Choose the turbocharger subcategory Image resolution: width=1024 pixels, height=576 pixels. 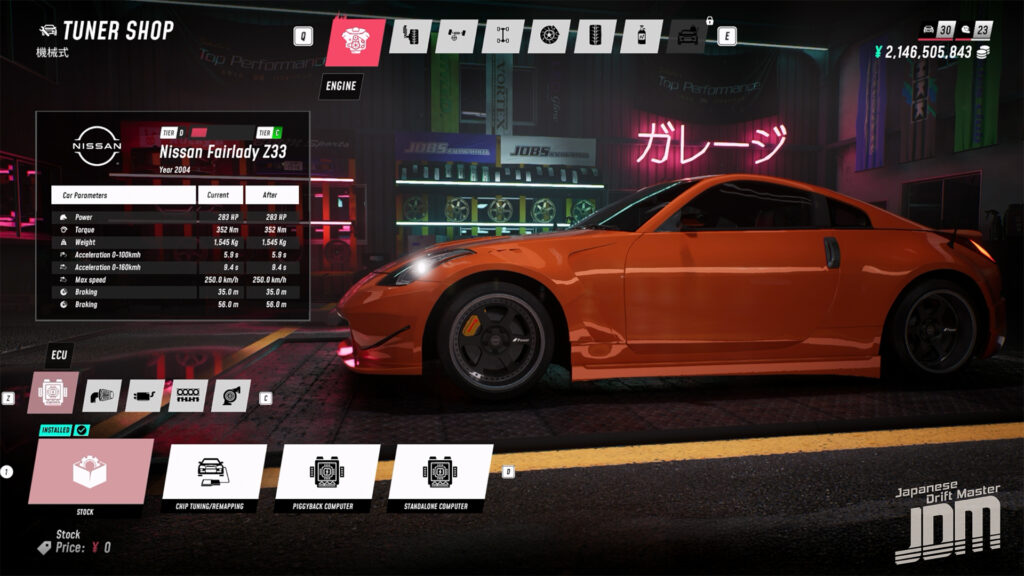click(230, 396)
